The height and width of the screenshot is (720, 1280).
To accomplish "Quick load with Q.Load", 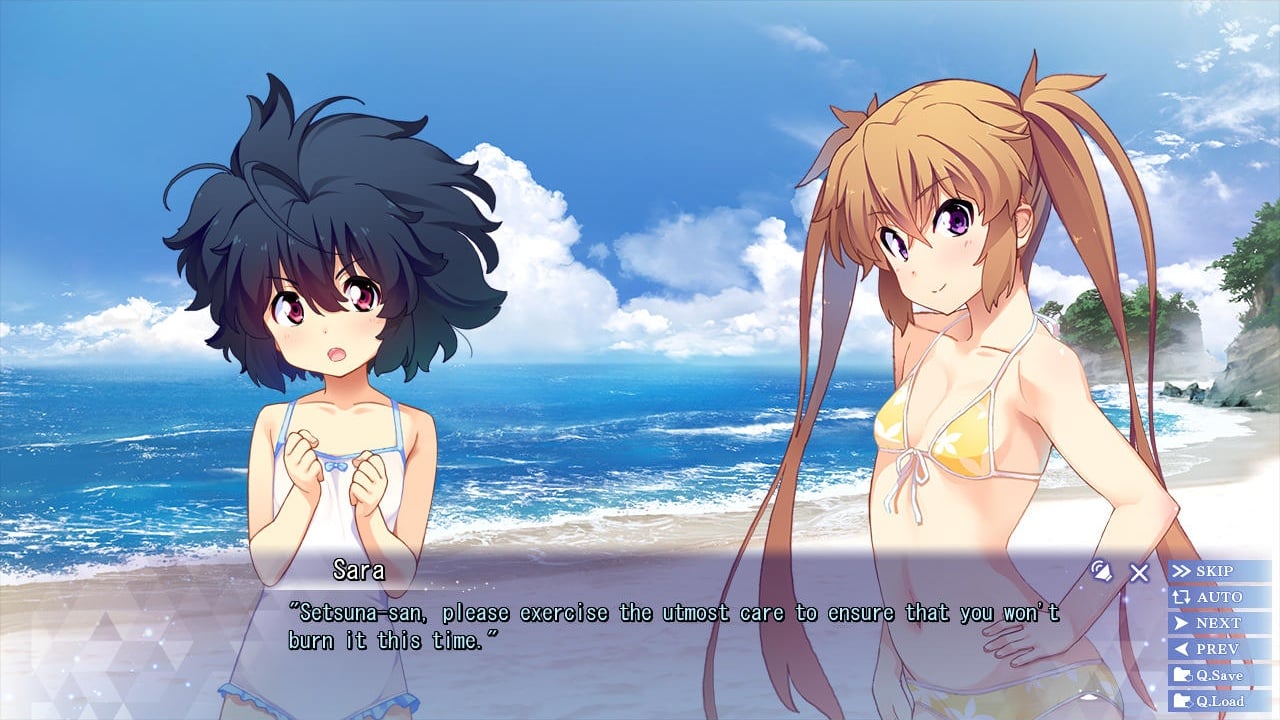I will coord(1218,701).
